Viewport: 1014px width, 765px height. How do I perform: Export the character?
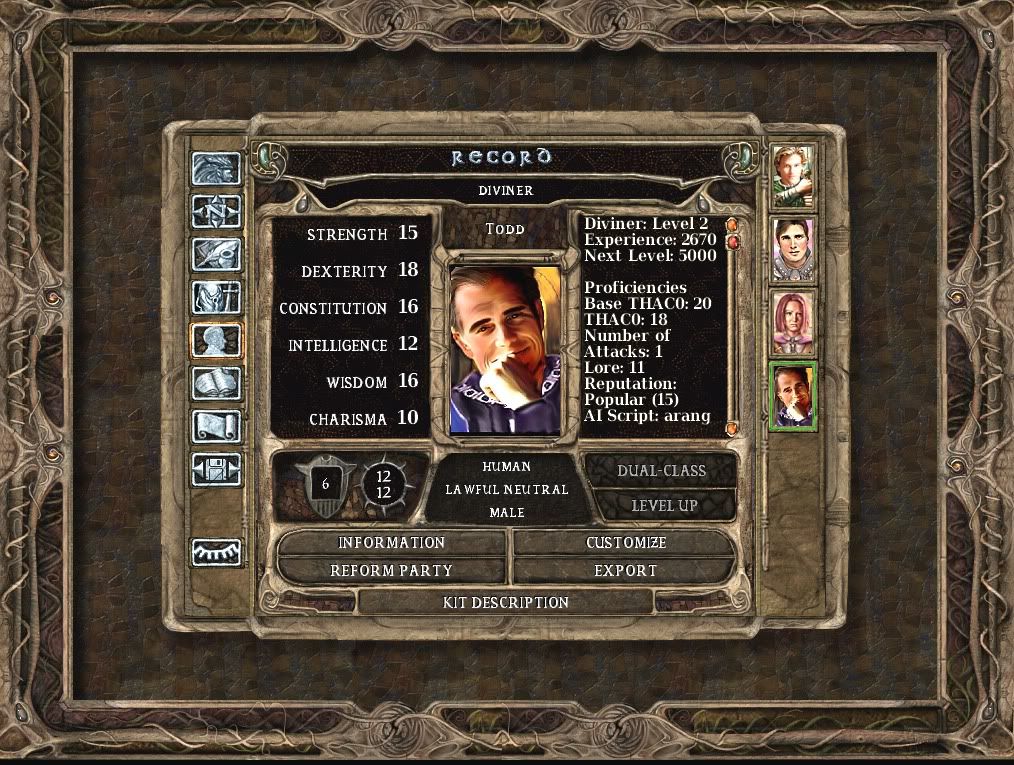pos(625,571)
